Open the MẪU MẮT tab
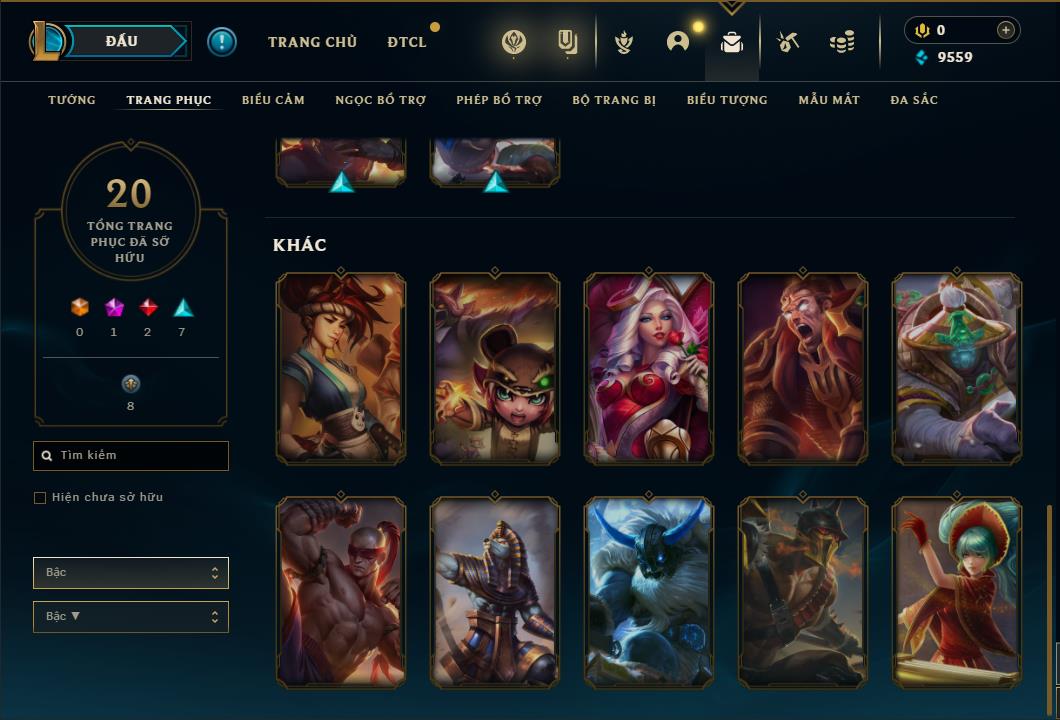1060x720 pixels. [829, 100]
